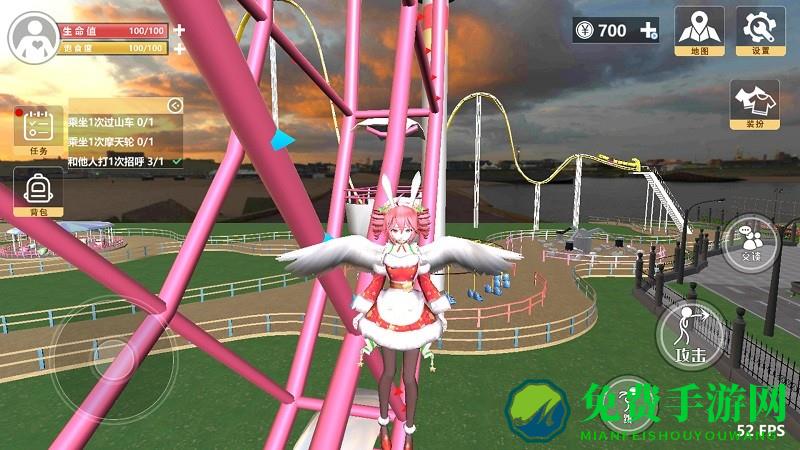Tap the attack (攻击) button
The height and width of the screenshot is (450, 800).
(686, 332)
